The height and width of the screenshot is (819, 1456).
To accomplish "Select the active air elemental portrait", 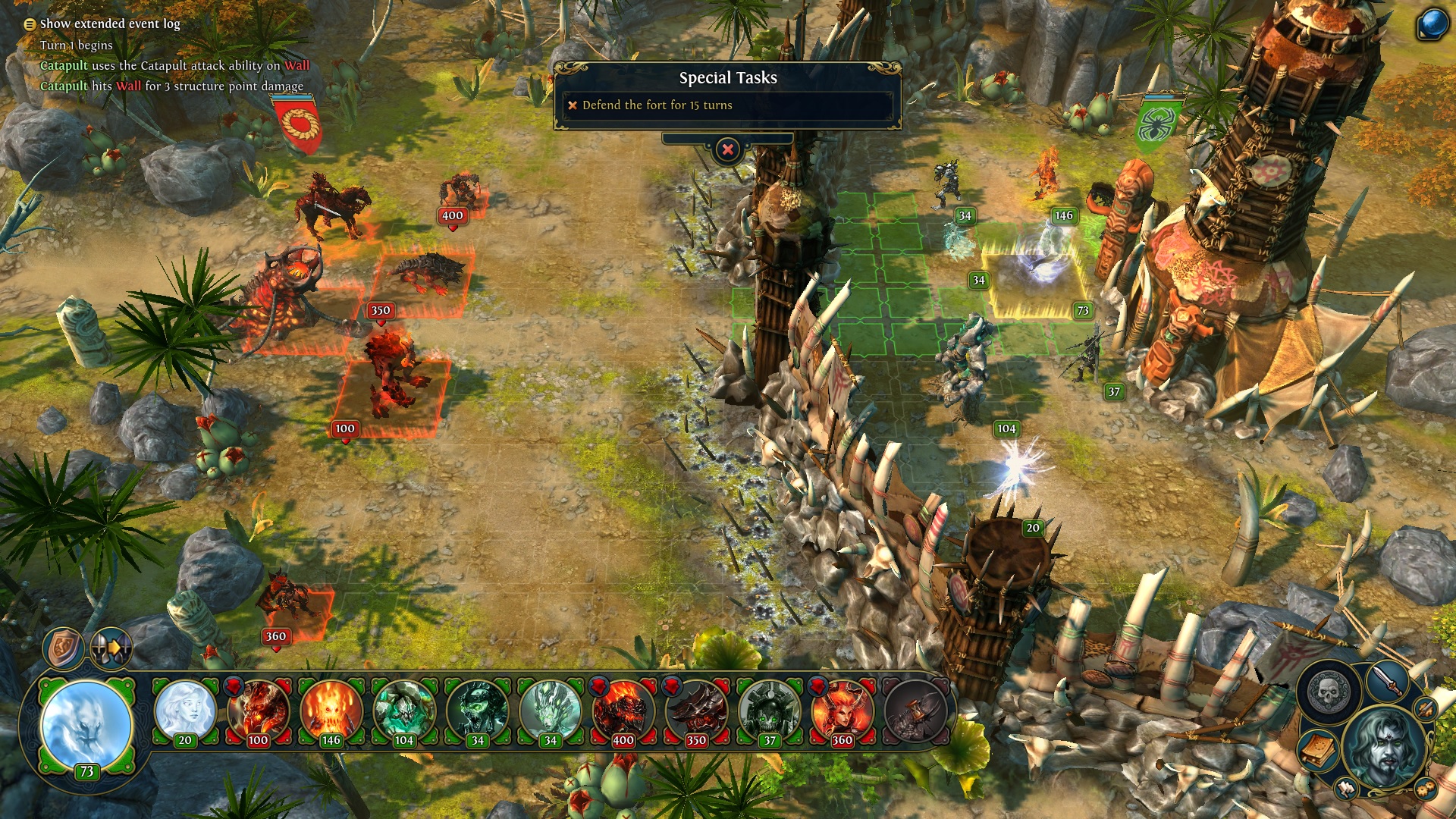I will click(x=86, y=726).
